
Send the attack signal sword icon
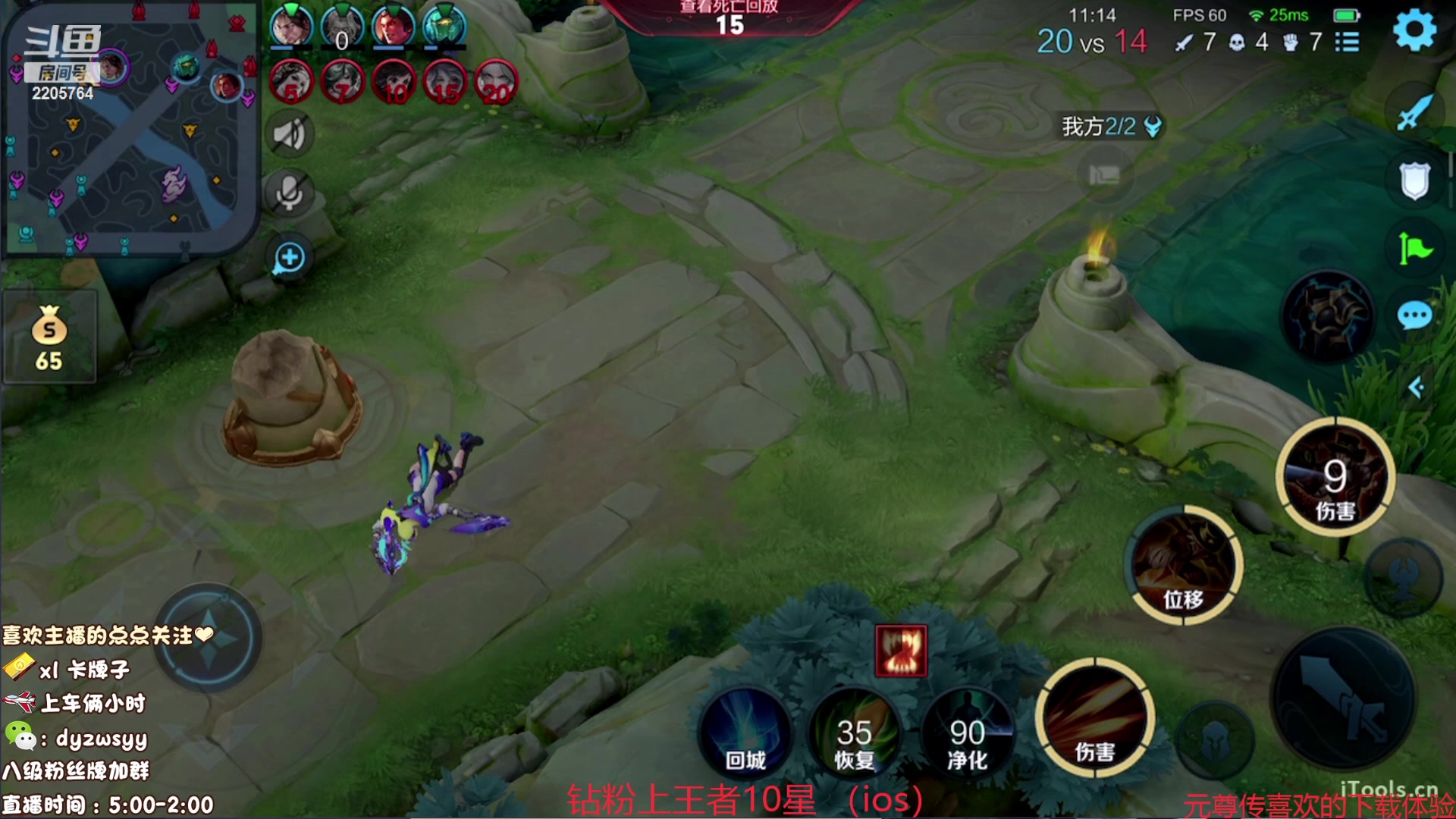point(1414,114)
